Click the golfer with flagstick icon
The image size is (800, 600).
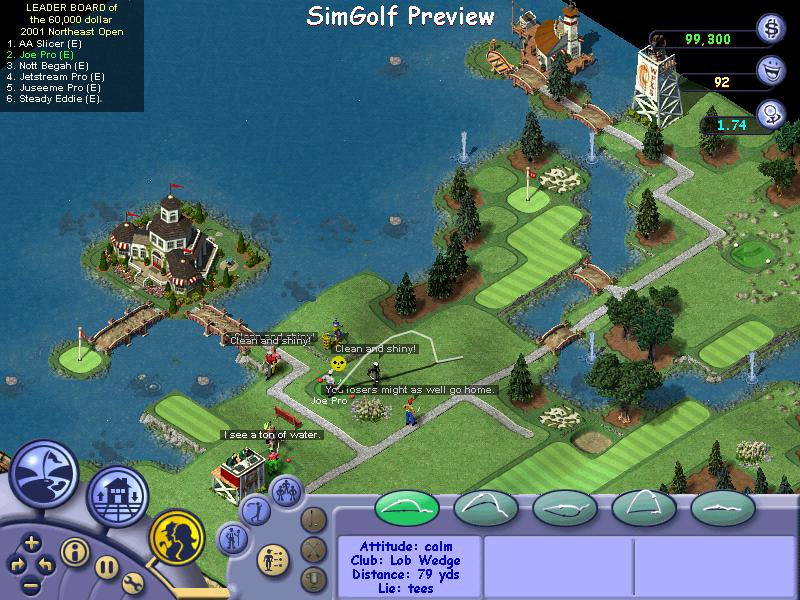(232, 540)
